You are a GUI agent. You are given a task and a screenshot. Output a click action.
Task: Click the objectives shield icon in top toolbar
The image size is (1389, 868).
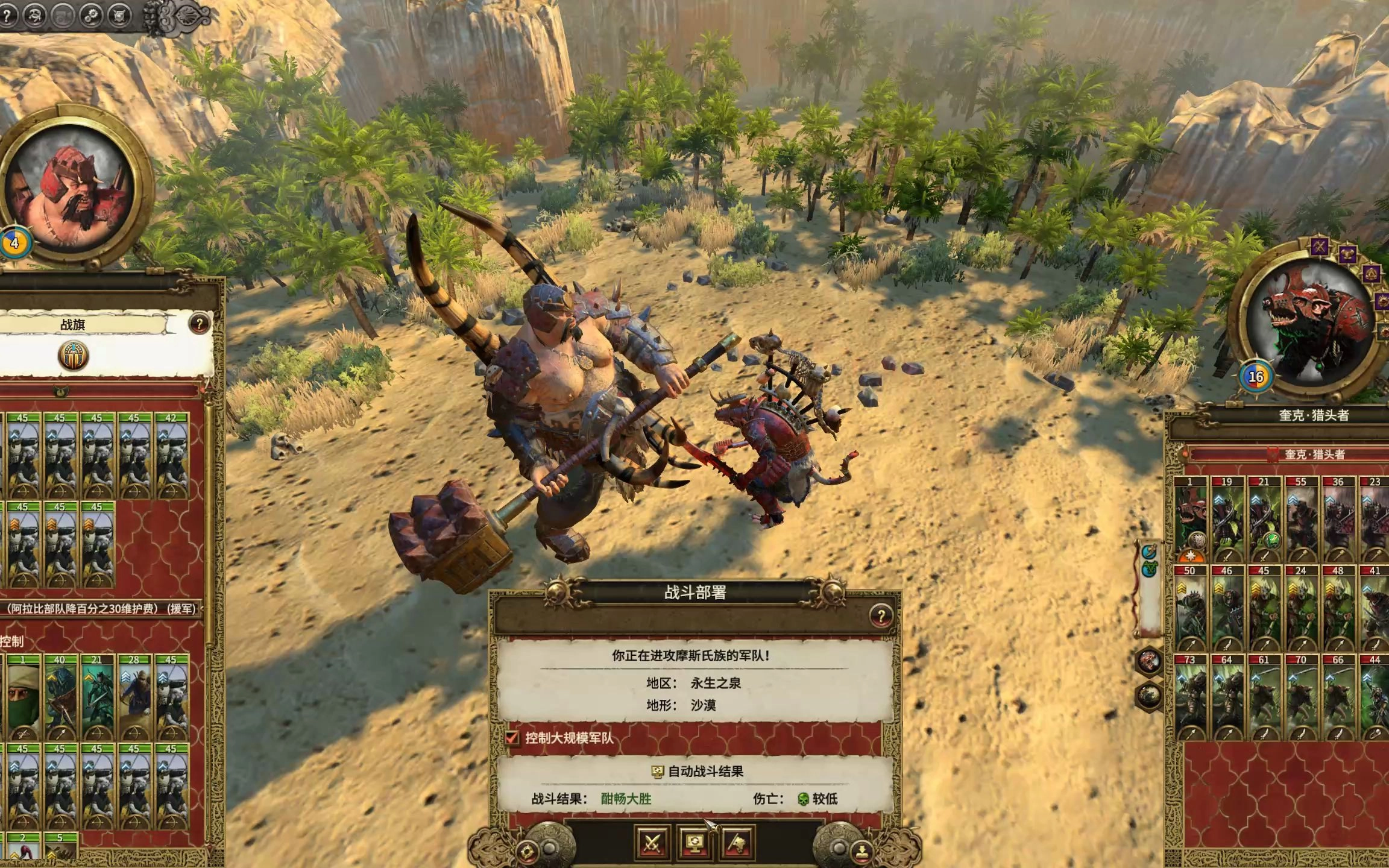[x=119, y=16]
